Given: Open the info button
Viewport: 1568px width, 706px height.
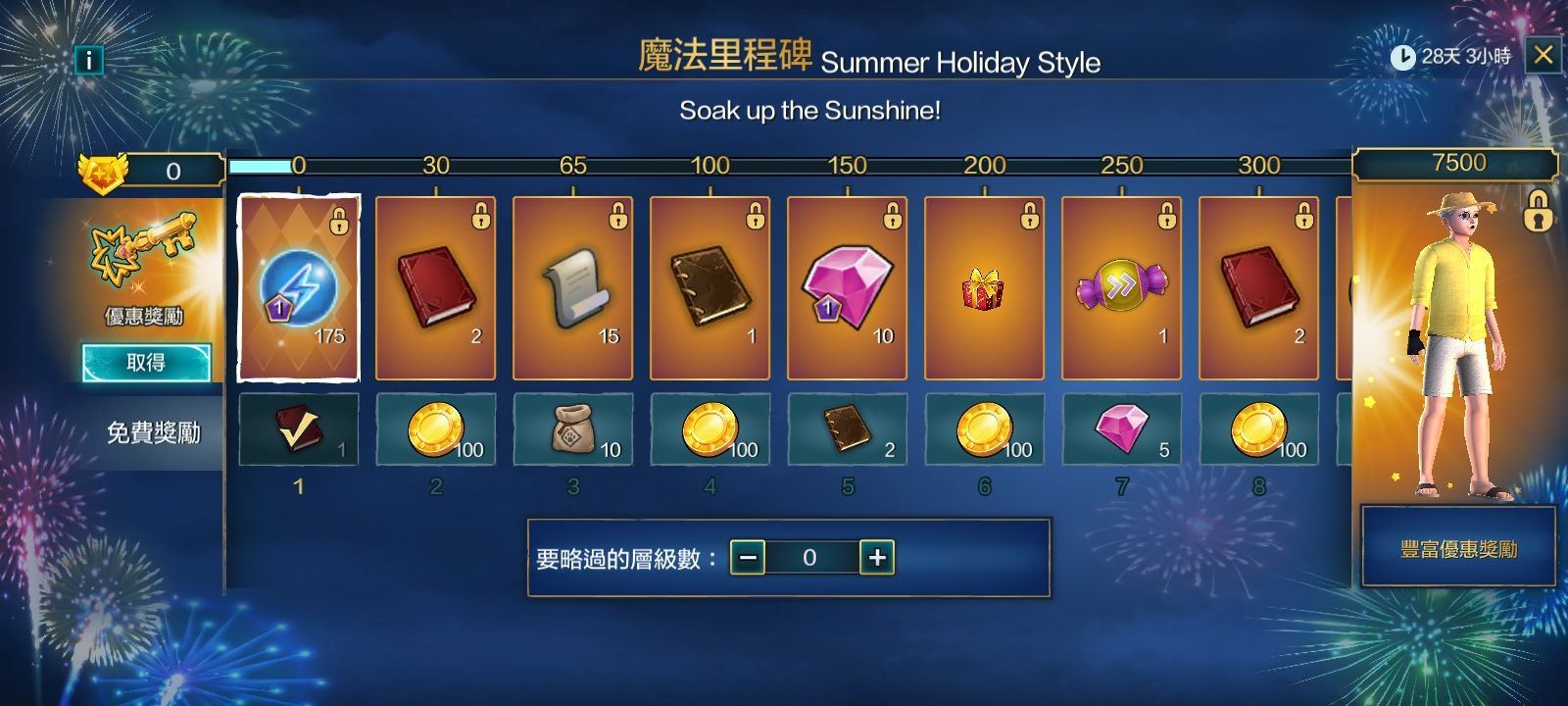Looking at the screenshot, I should (88, 61).
